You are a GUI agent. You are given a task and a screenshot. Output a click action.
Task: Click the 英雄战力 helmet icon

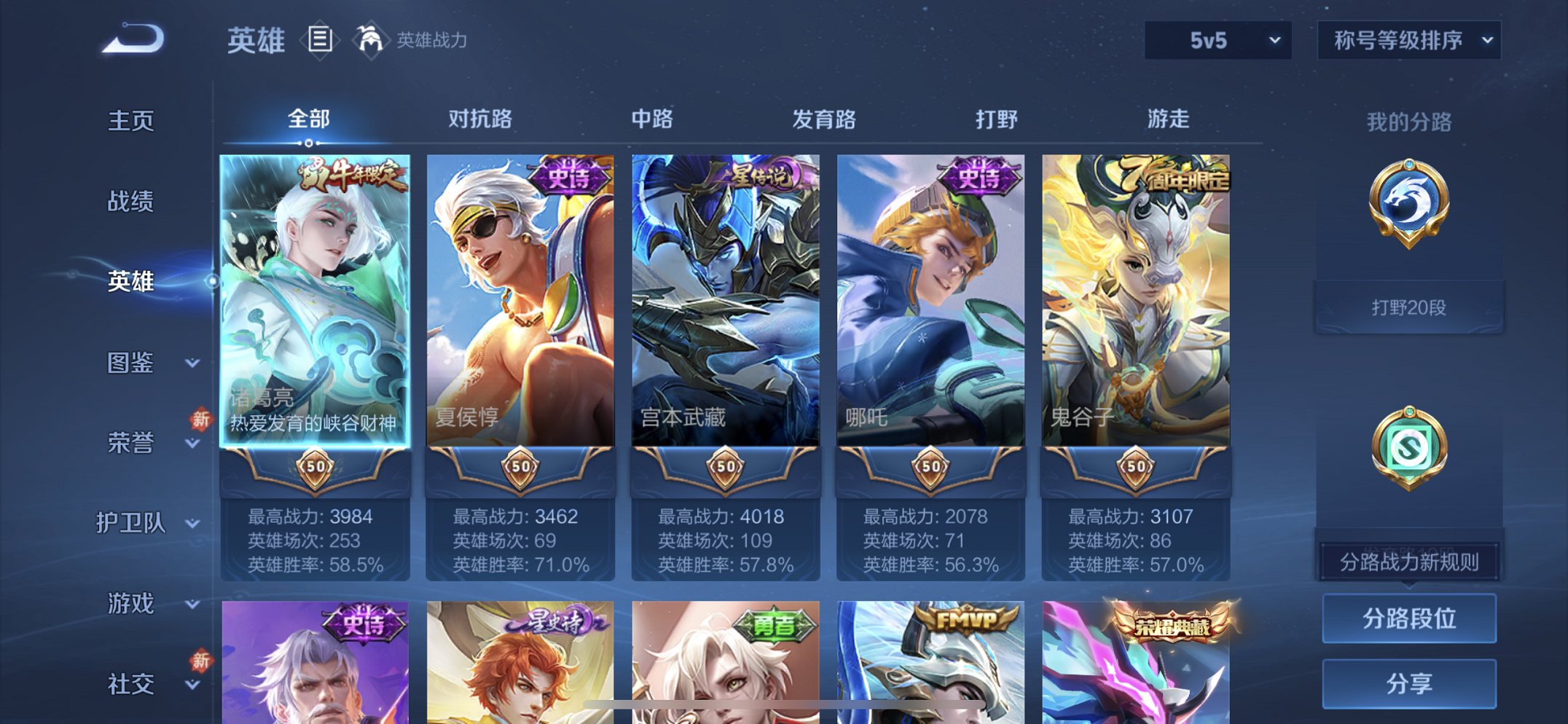click(372, 42)
